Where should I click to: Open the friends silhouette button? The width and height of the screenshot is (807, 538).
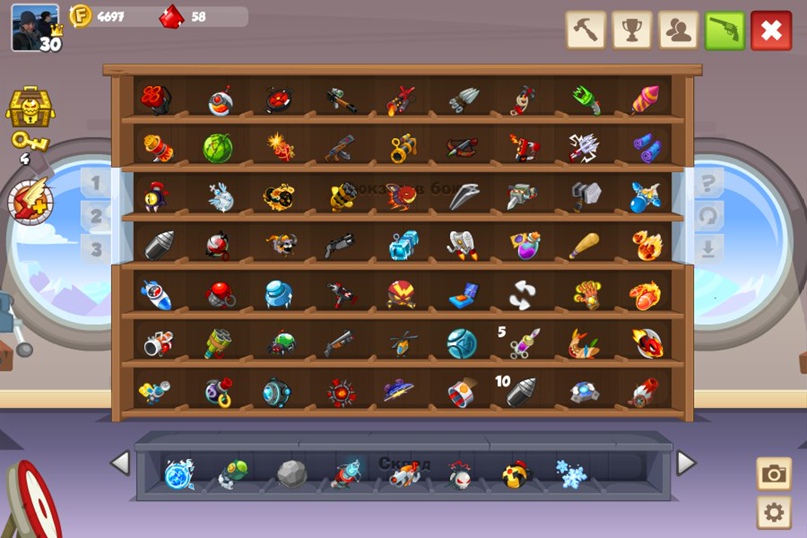678,30
